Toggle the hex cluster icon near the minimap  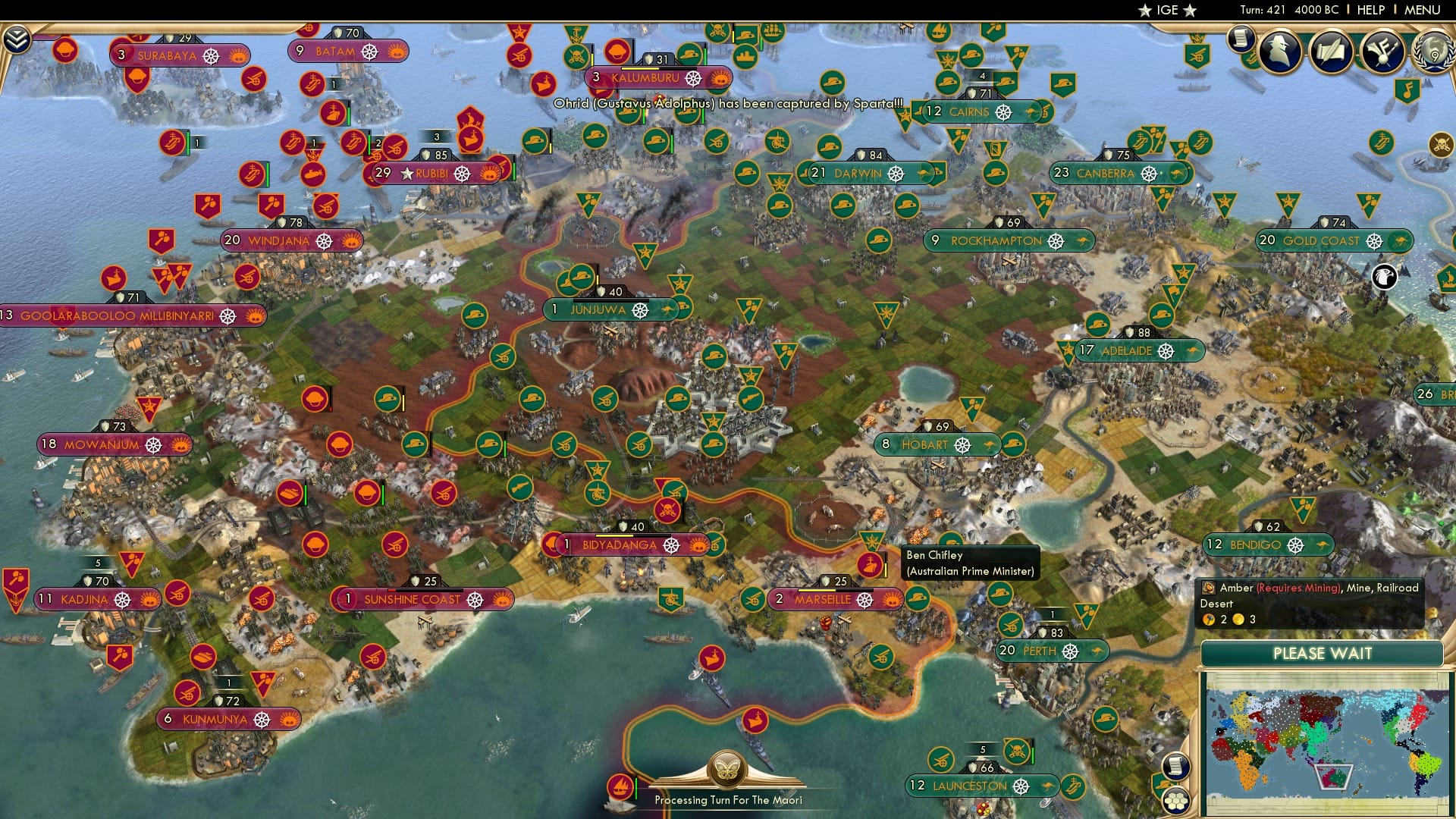(1176, 799)
